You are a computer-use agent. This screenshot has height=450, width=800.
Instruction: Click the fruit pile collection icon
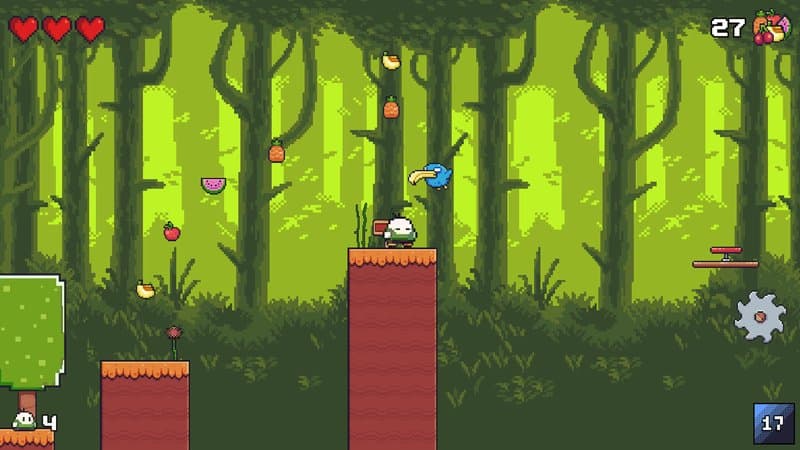(x=770, y=27)
